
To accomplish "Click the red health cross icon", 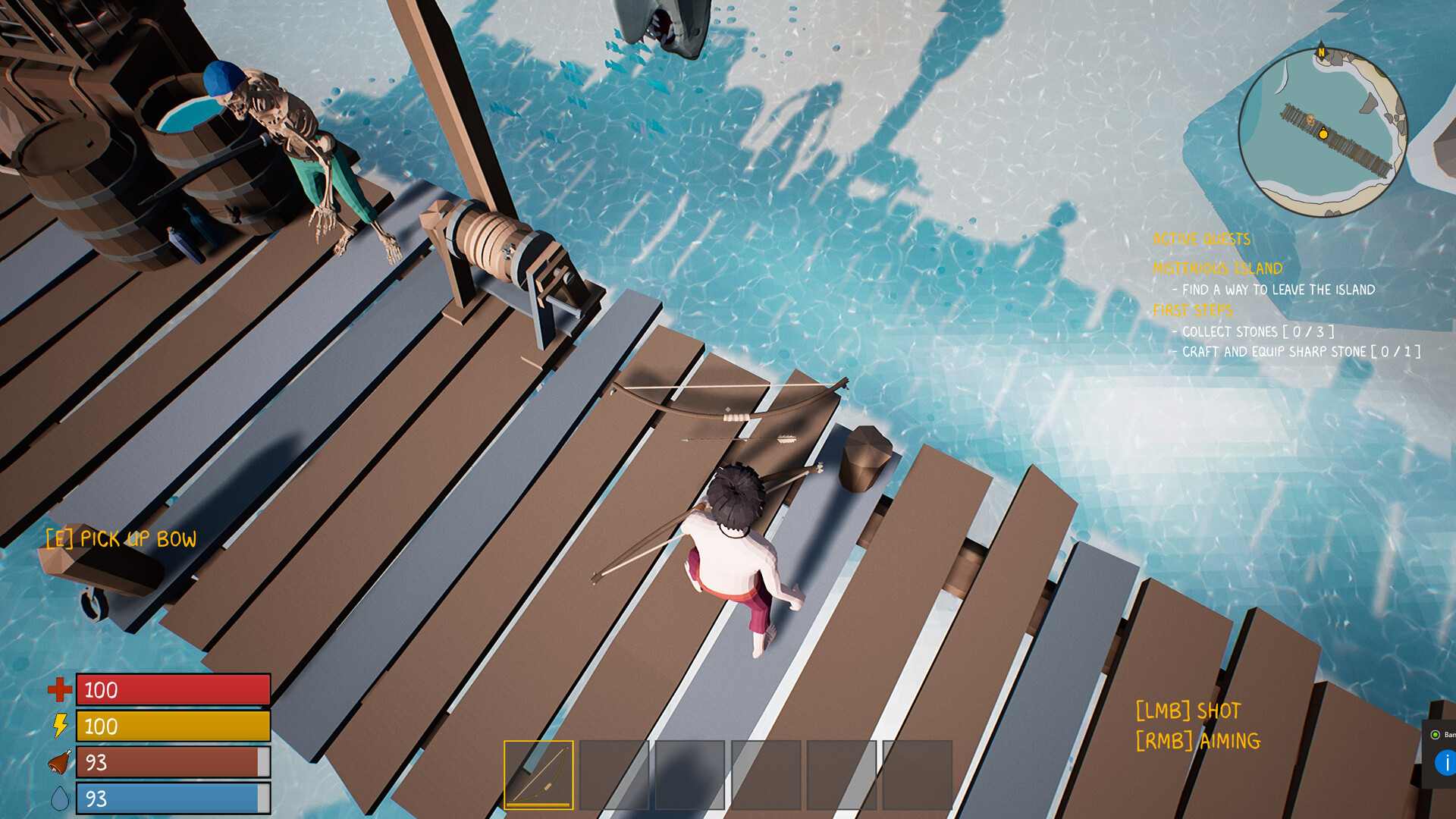I will (x=59, y=690).
